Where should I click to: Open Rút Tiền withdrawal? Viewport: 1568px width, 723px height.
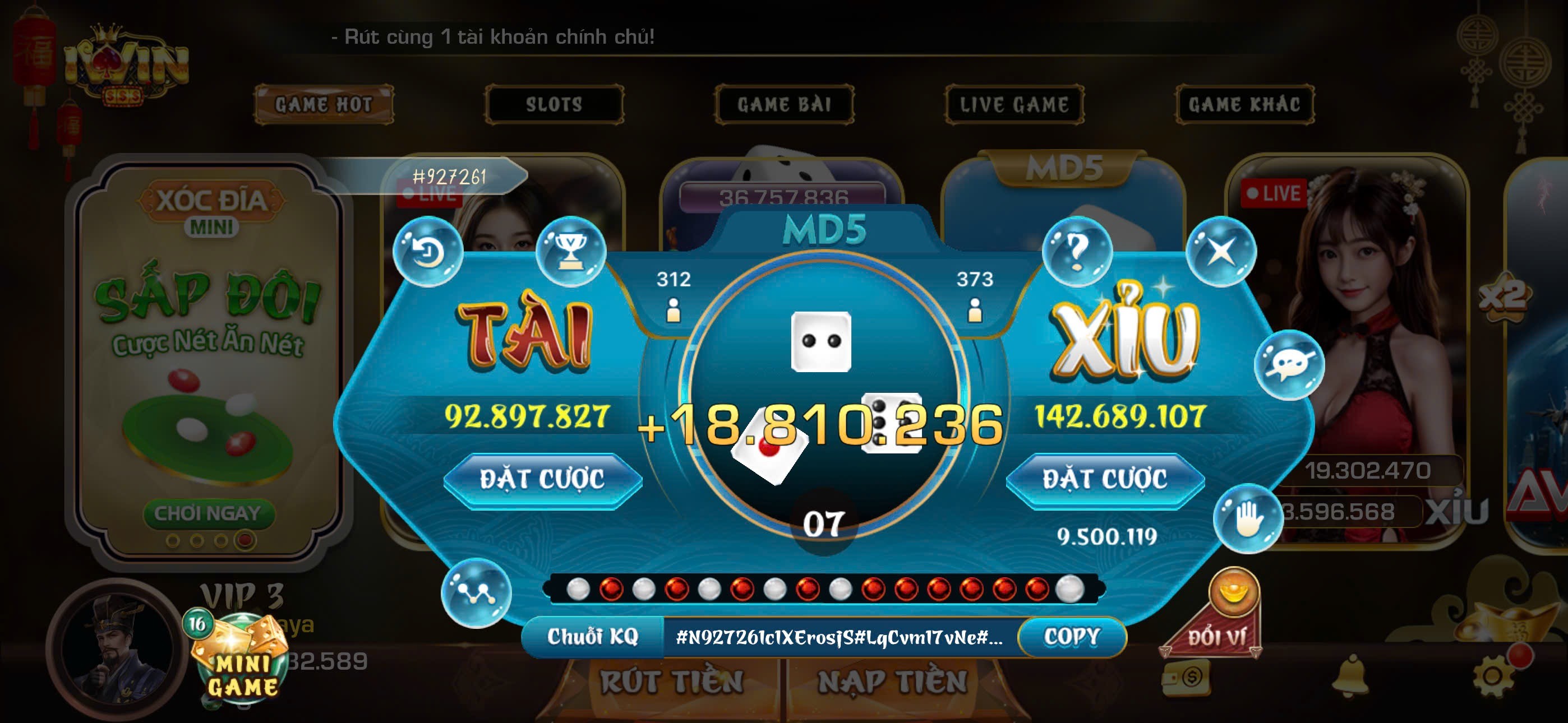(672, 681)
